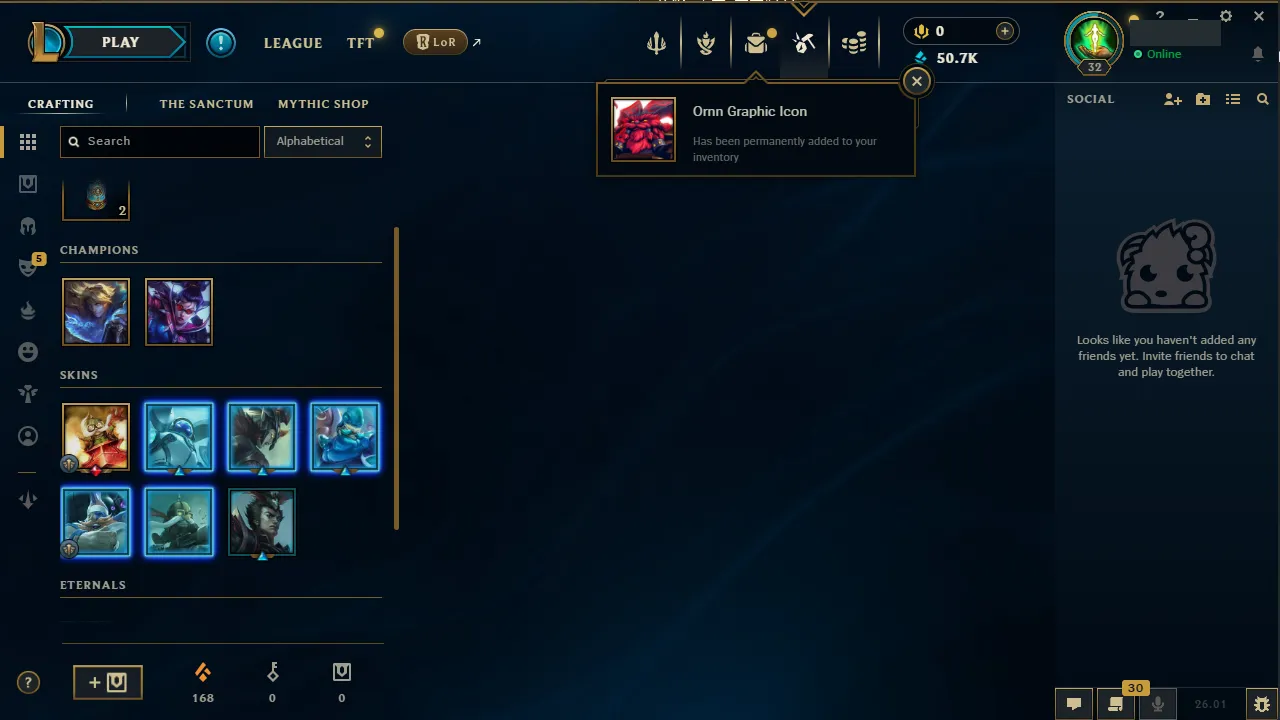The height and width of the screenshot is (720, 1280).
Task: Dismiss the Ornn Graphic Icon notification
Action: click(x=916, y=80)
